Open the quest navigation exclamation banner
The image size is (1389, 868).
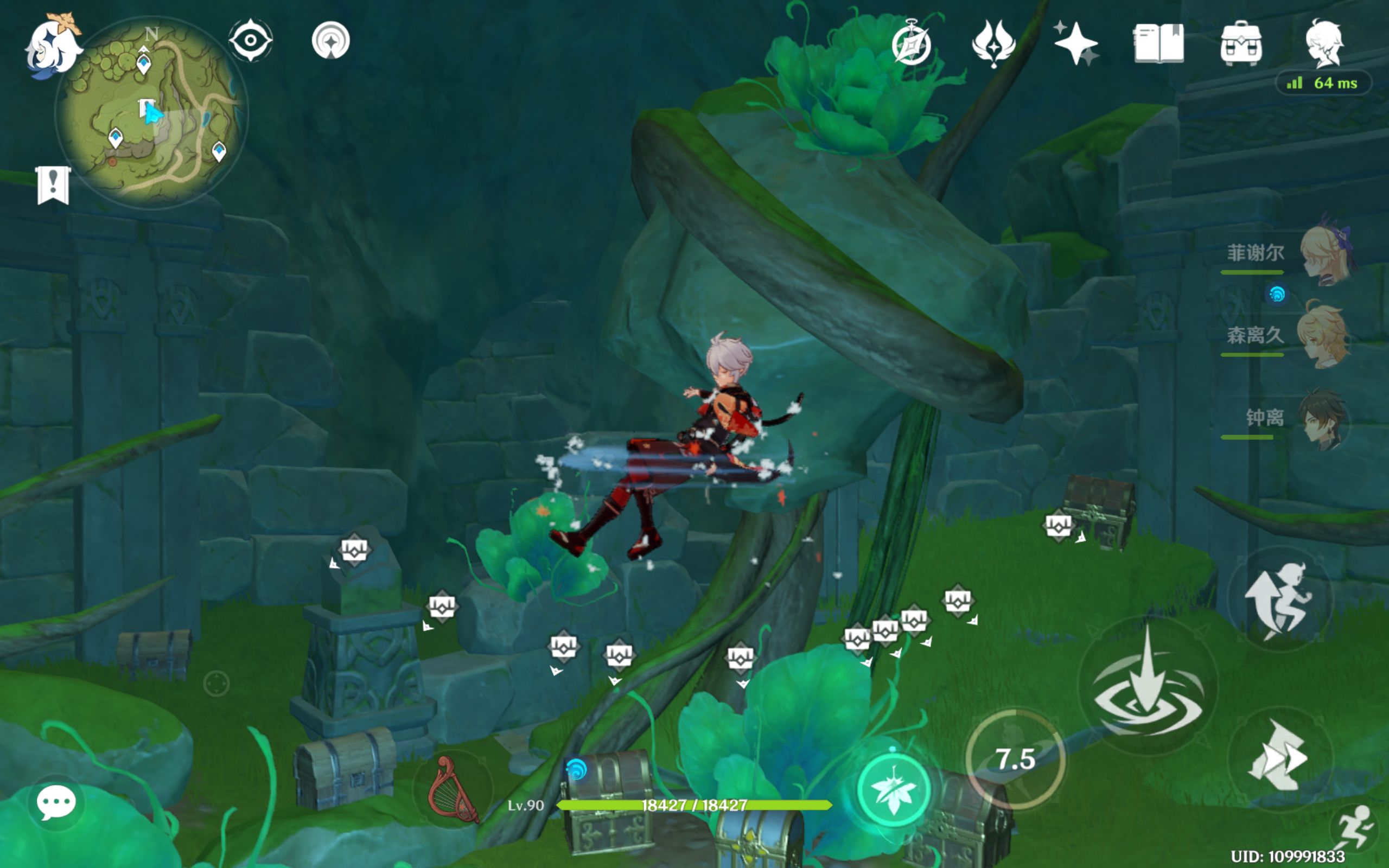[53, 185]
